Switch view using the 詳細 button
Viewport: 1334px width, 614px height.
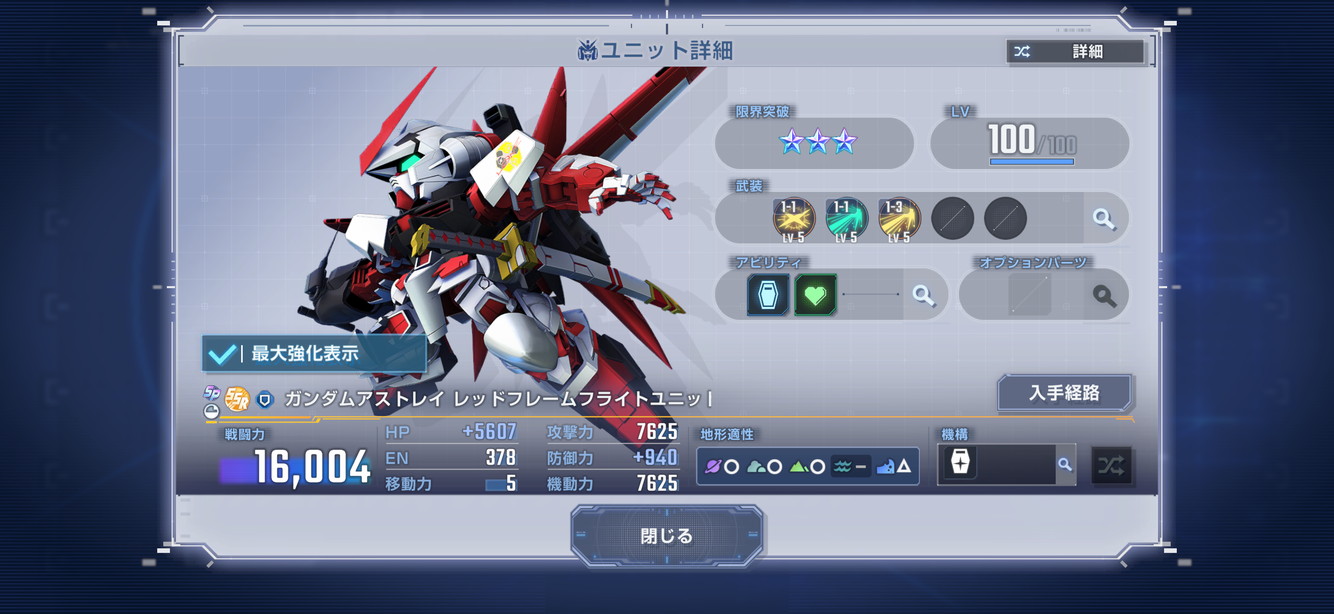point(1075,52)
